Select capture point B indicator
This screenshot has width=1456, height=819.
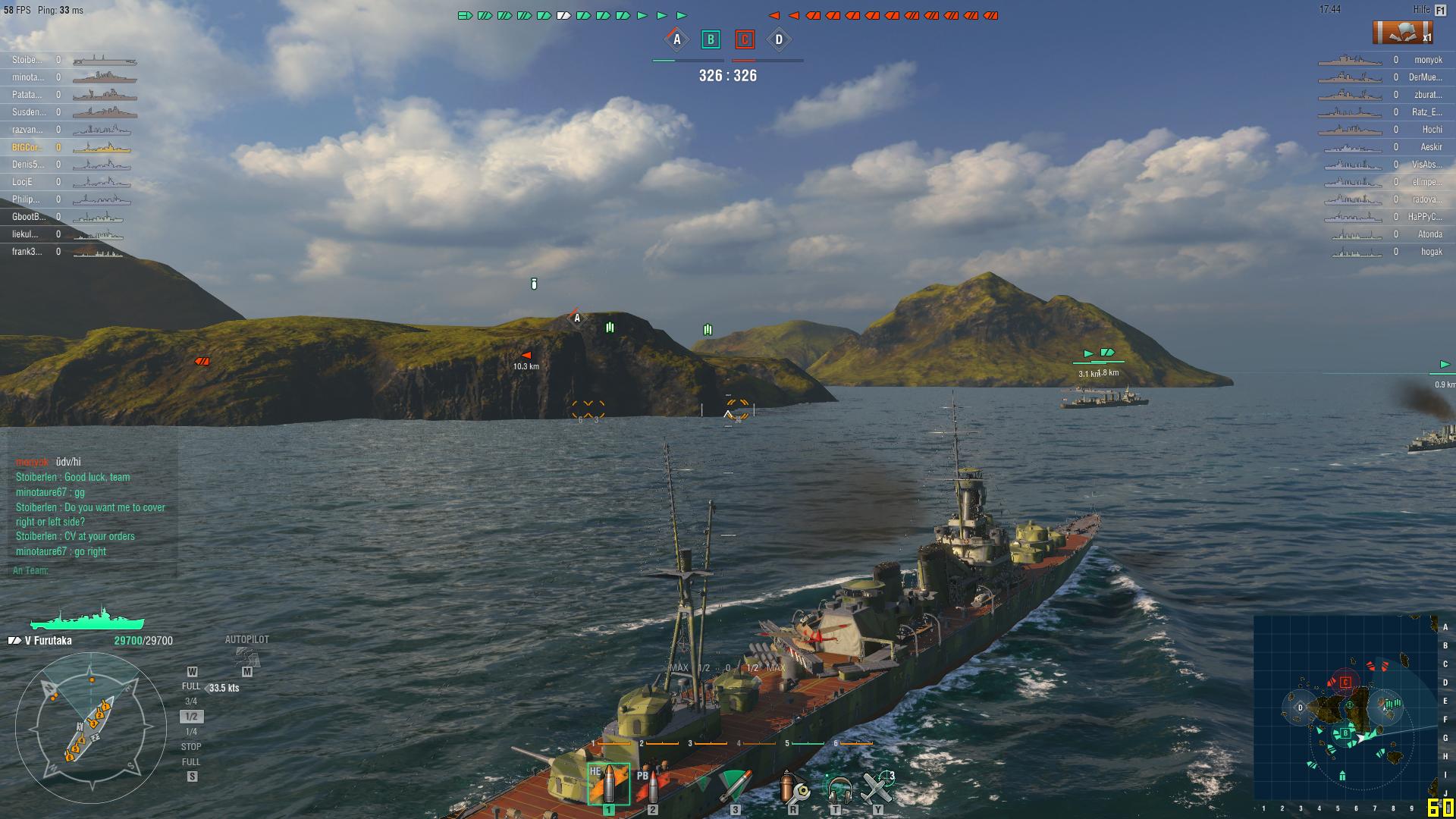pyautogui.click(x=711, y=39)
